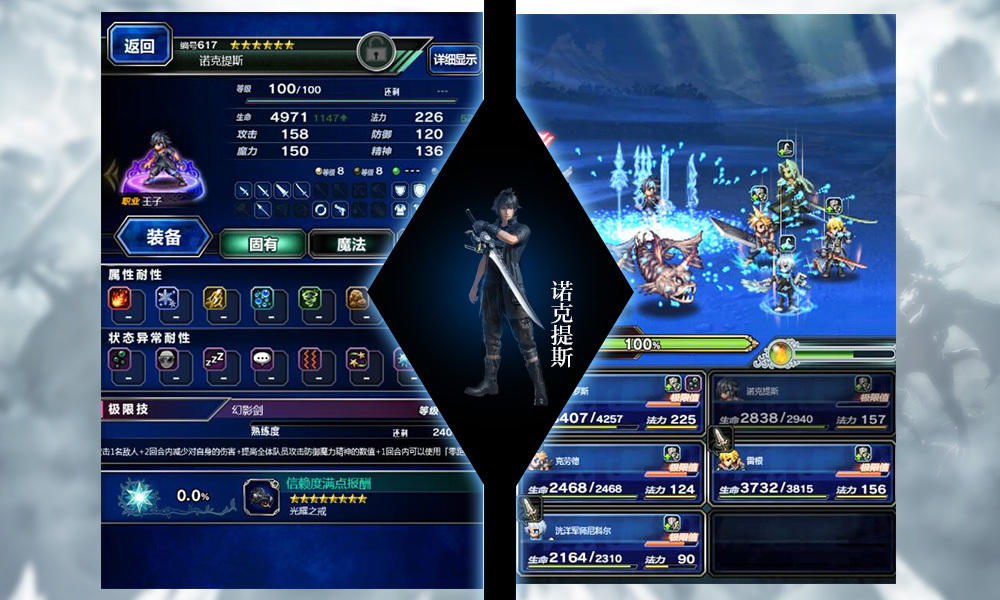Tap the 返回 back button
Viewport: 1000px width, 600px height.
(139, 46)
